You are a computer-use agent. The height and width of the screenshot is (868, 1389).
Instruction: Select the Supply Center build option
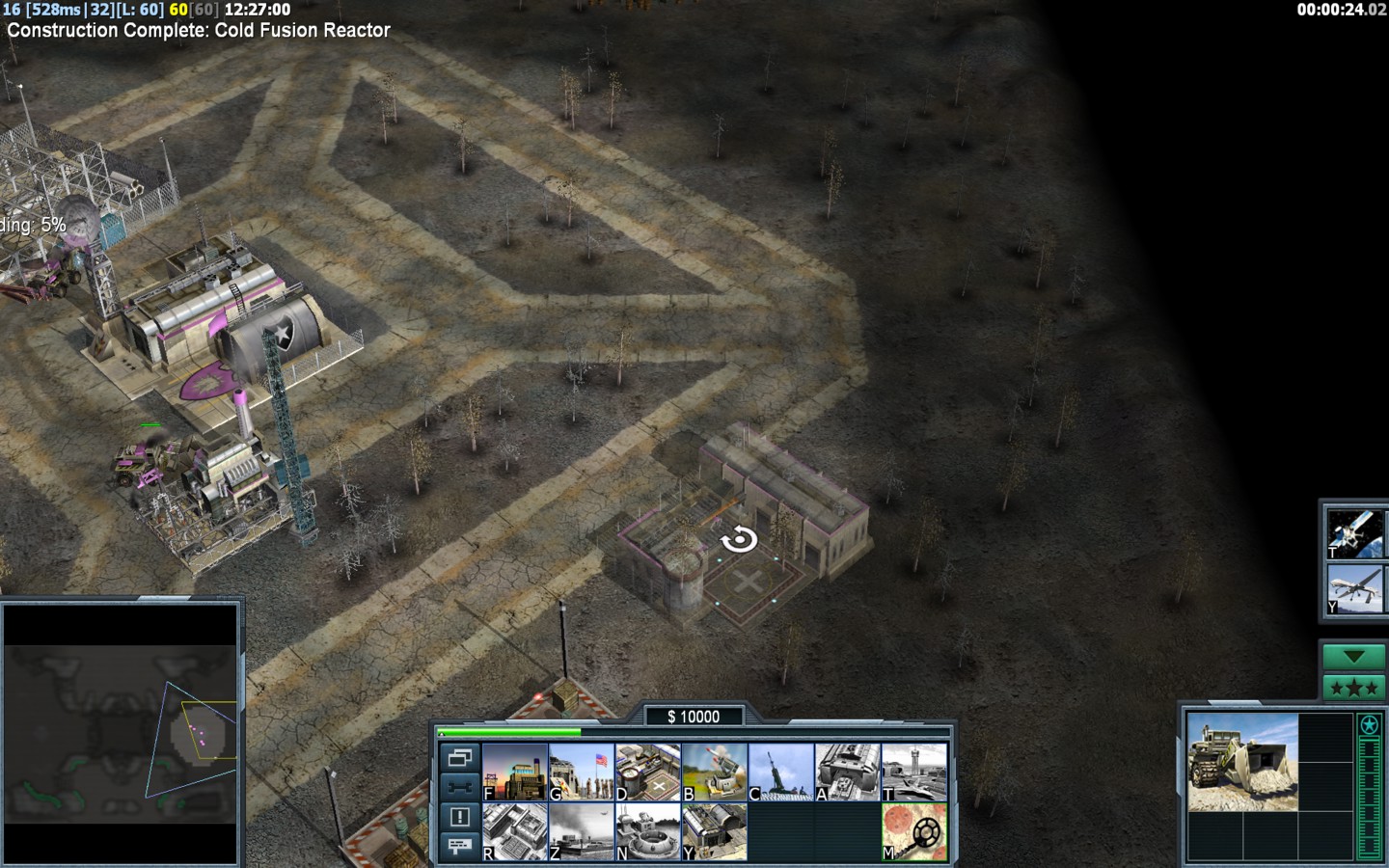[x=648, y=772]
